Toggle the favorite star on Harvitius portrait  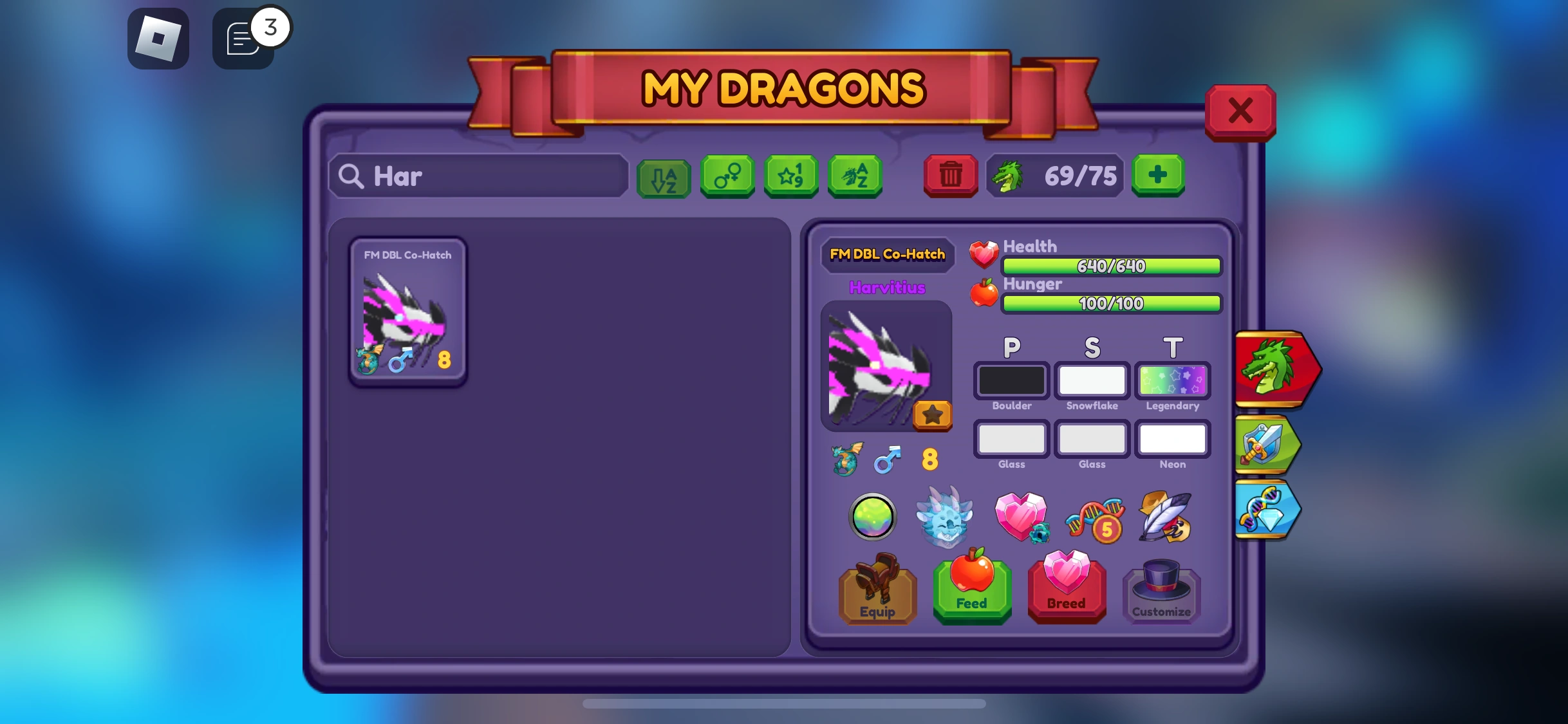pyautogui.click(x=932, y=416)
